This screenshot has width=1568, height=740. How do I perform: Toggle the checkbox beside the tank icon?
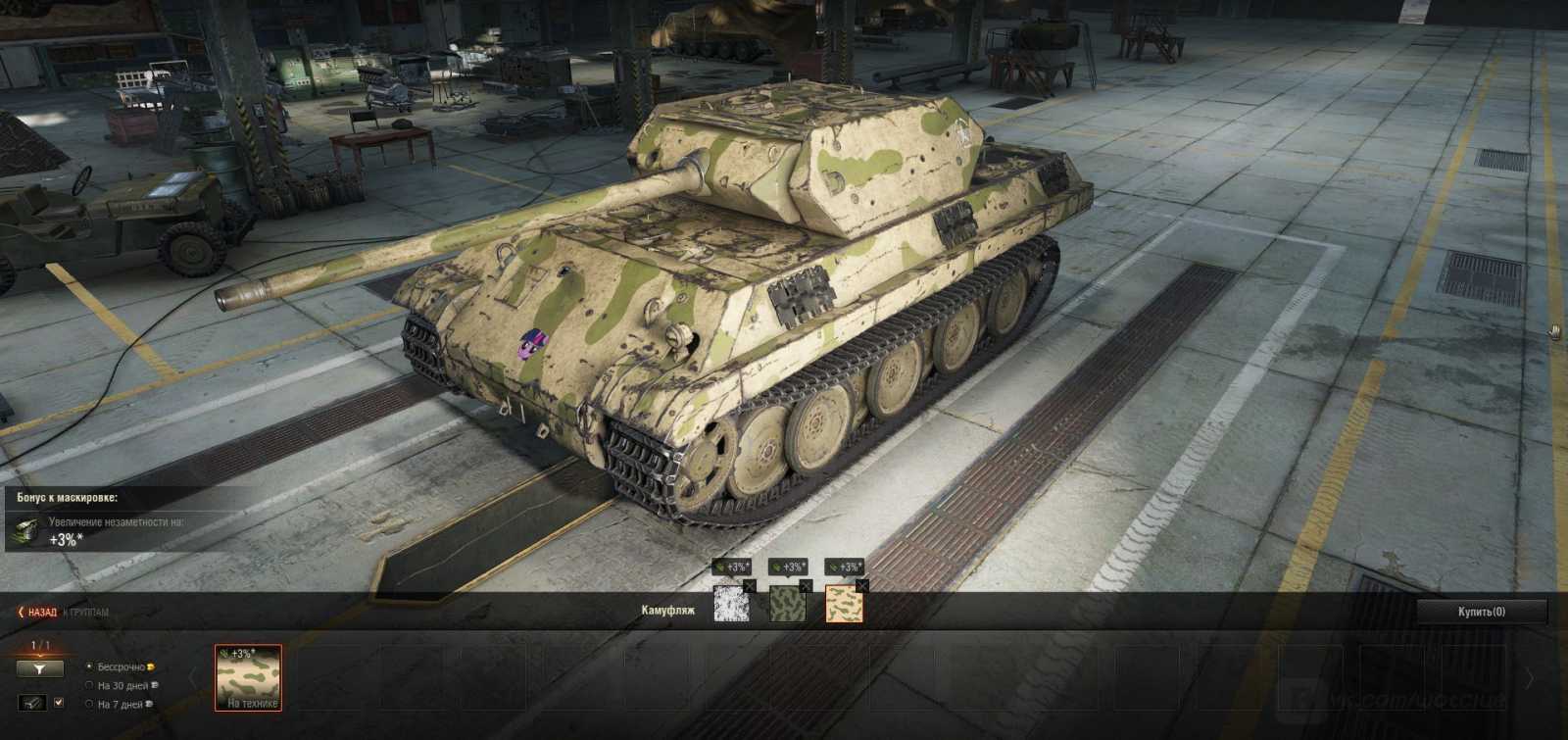59,703
